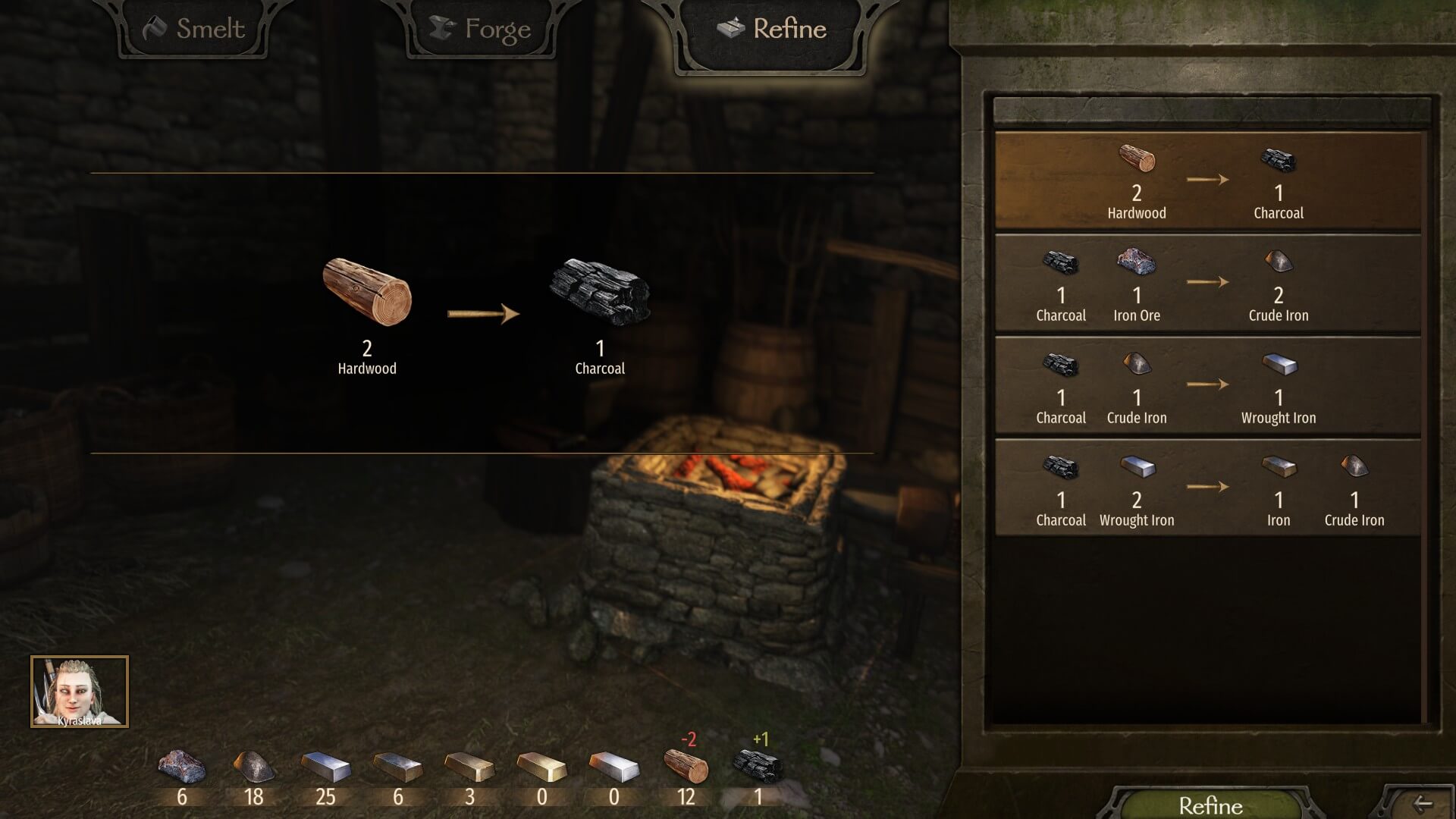Select Kyraslava's character portrait

click(x=80, y=692)
